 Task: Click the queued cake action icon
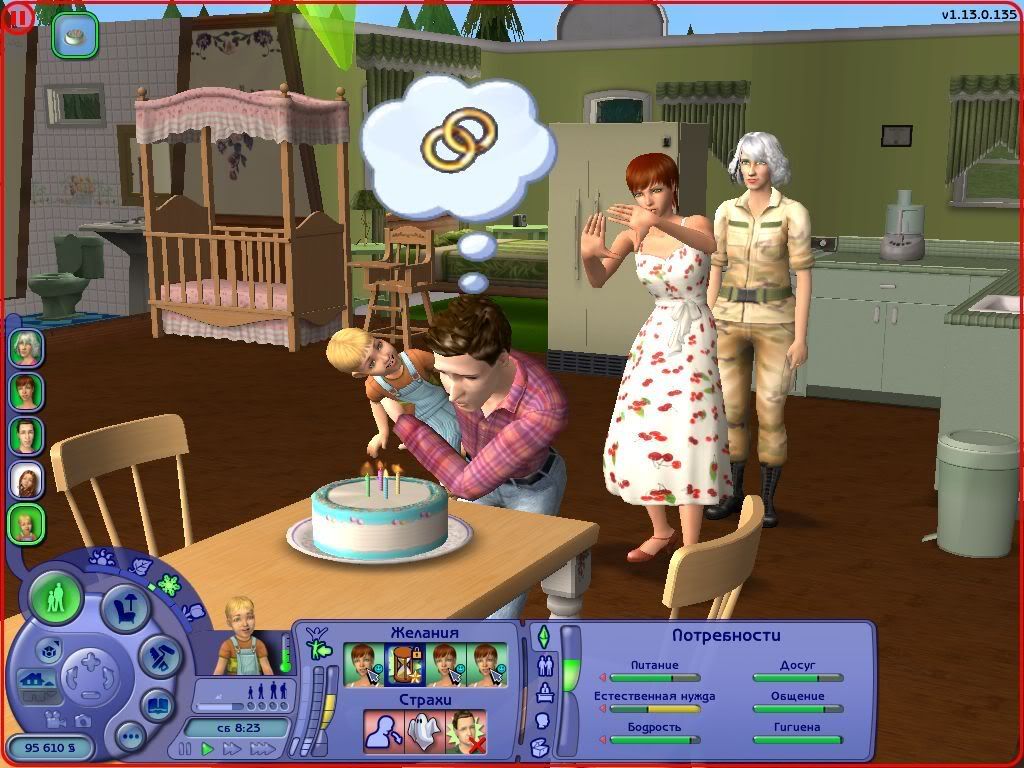(x=75, y=35)
